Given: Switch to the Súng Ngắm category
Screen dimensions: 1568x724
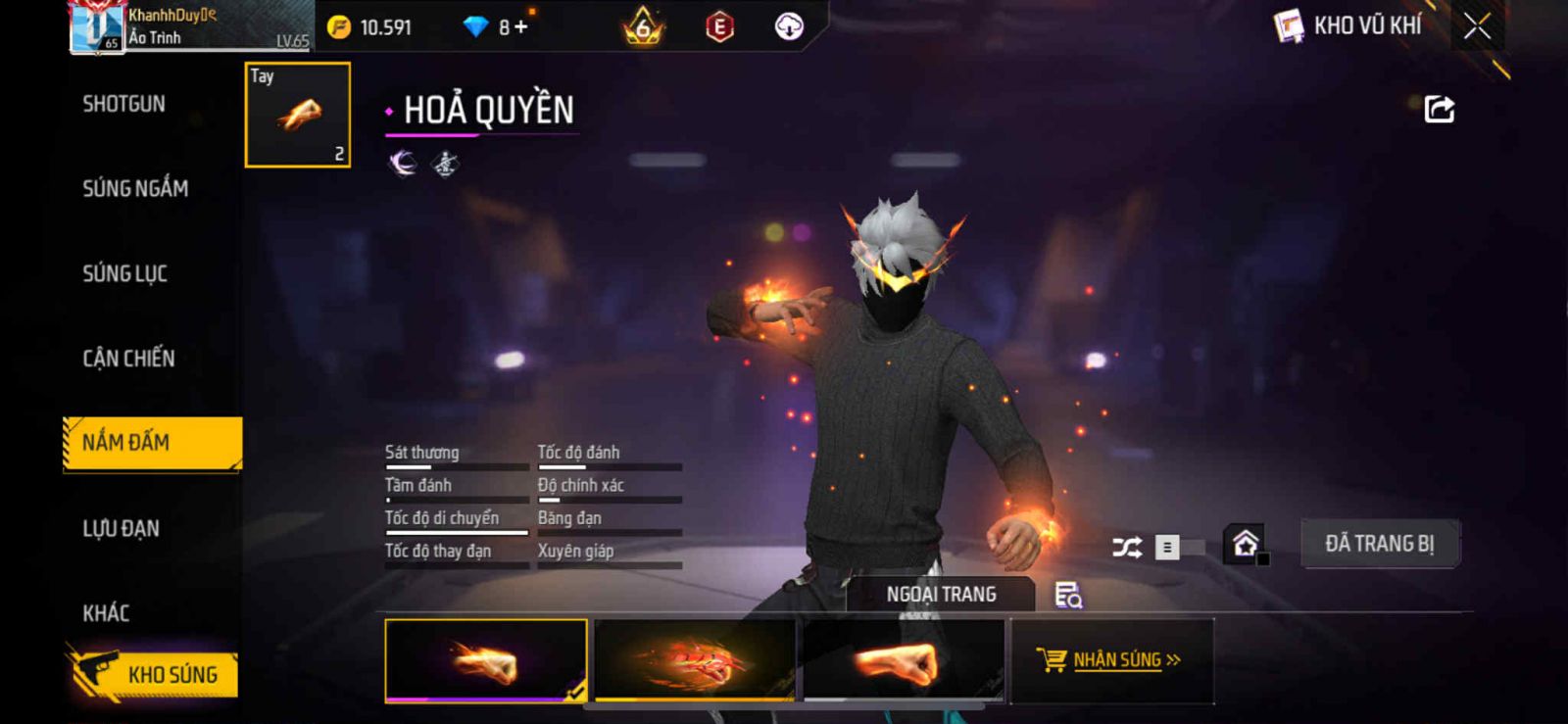Looking at the screenshot, I should click(x=135, y=188).
